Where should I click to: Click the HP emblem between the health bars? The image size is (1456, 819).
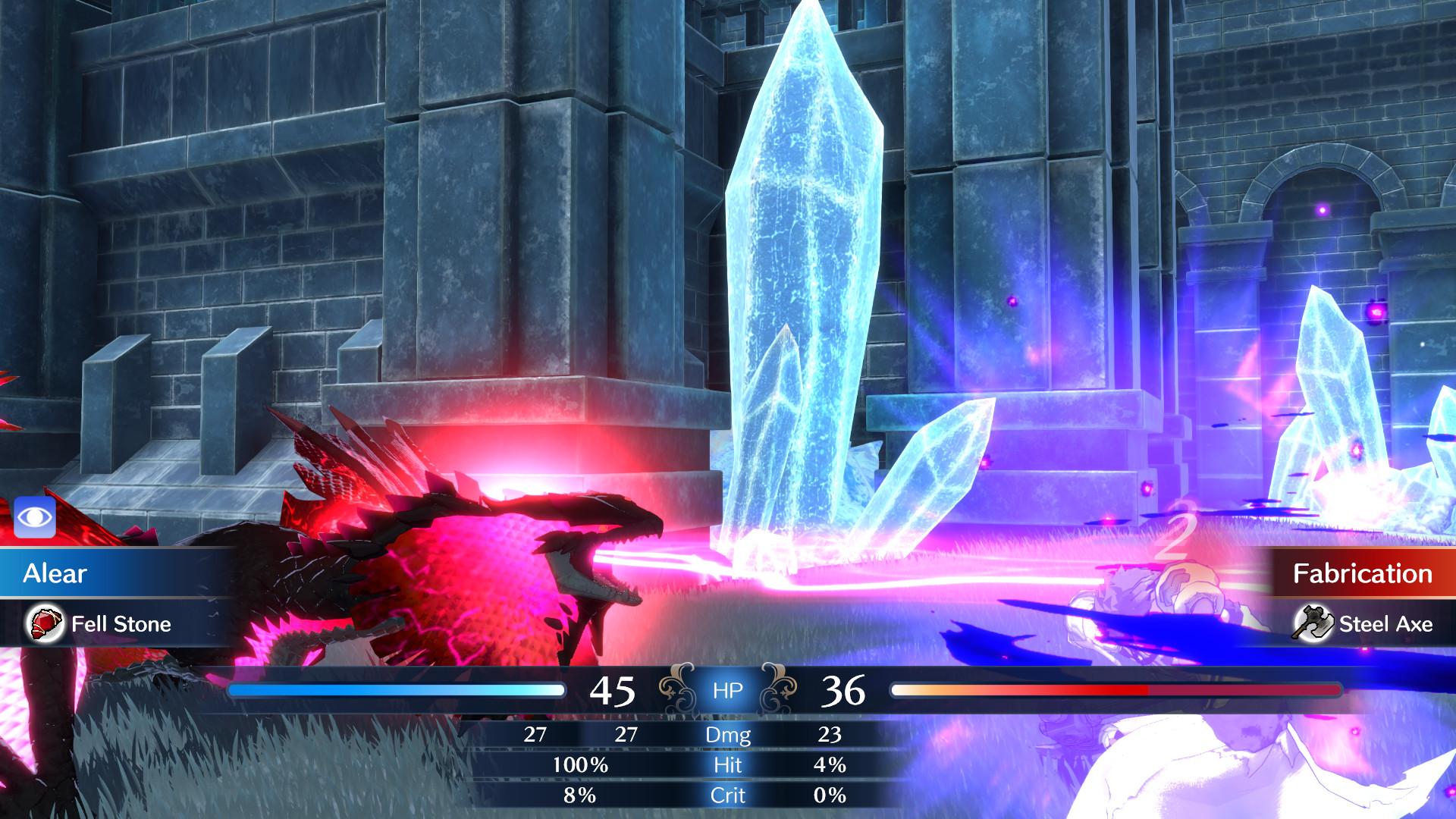(x=726, y=691)
